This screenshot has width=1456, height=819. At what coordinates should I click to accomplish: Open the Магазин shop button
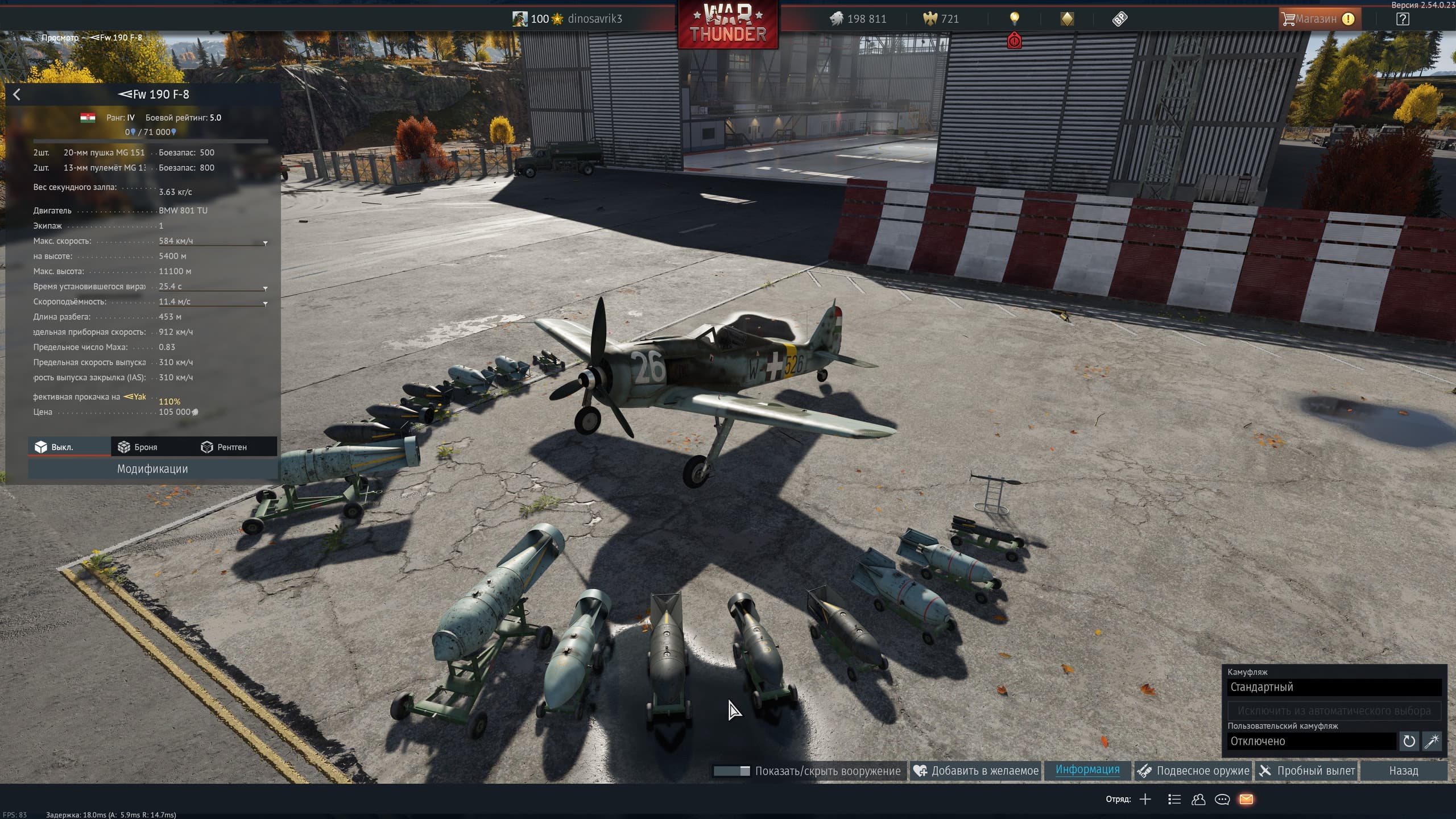(1317, 19)
